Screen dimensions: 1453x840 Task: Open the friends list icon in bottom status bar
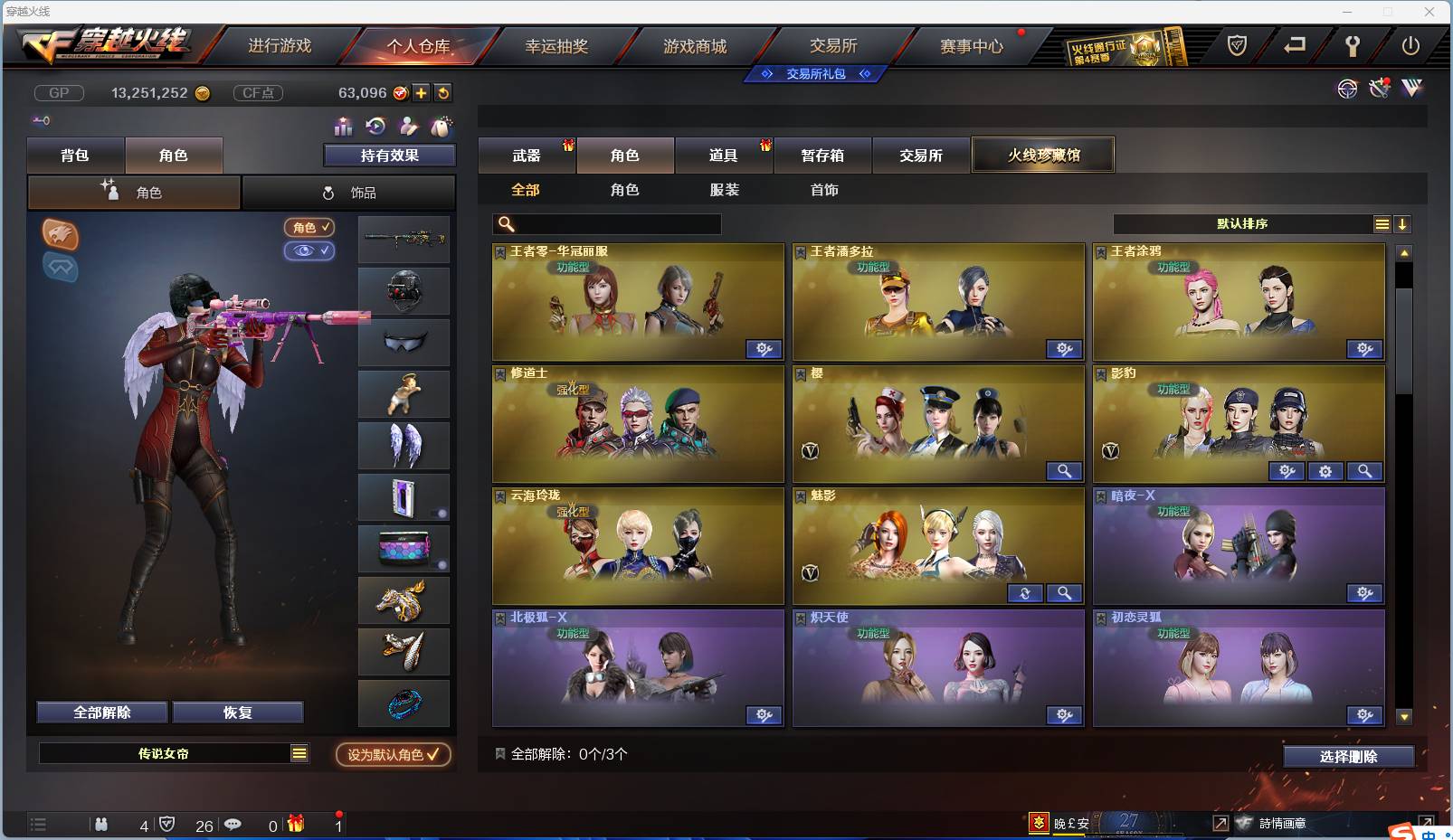102,825
